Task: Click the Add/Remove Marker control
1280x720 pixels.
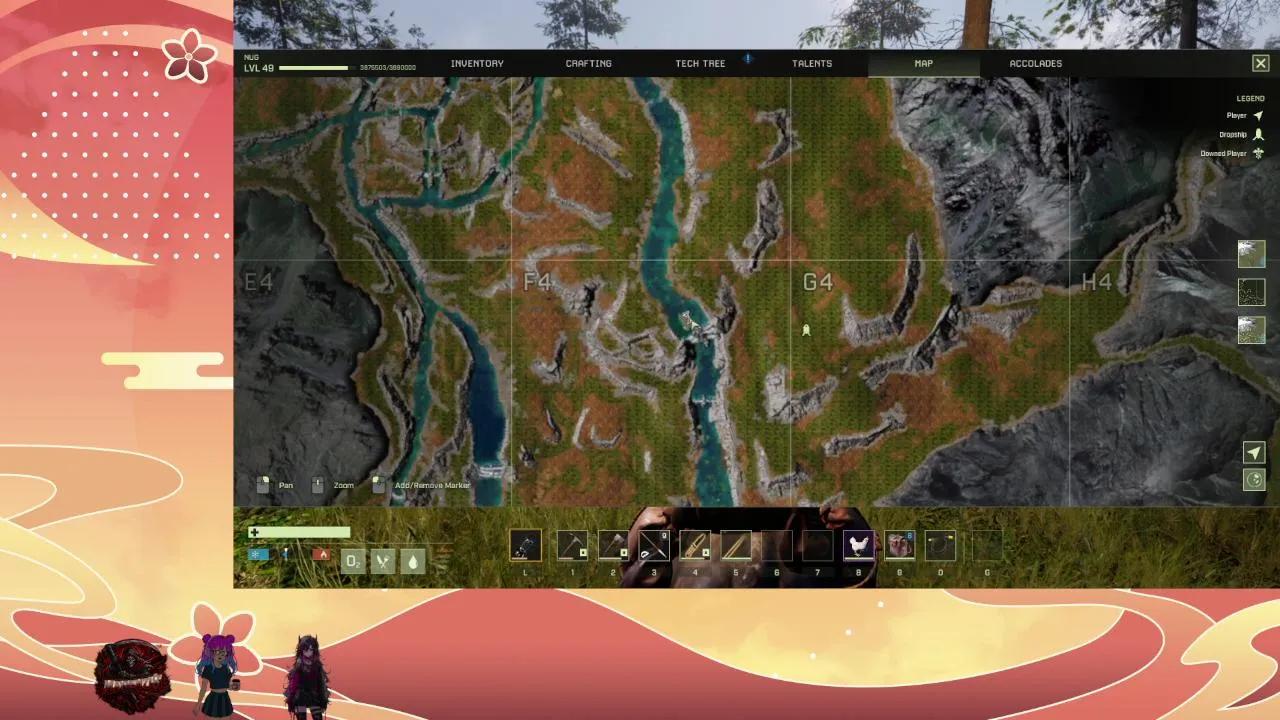Action: (378, 485)
